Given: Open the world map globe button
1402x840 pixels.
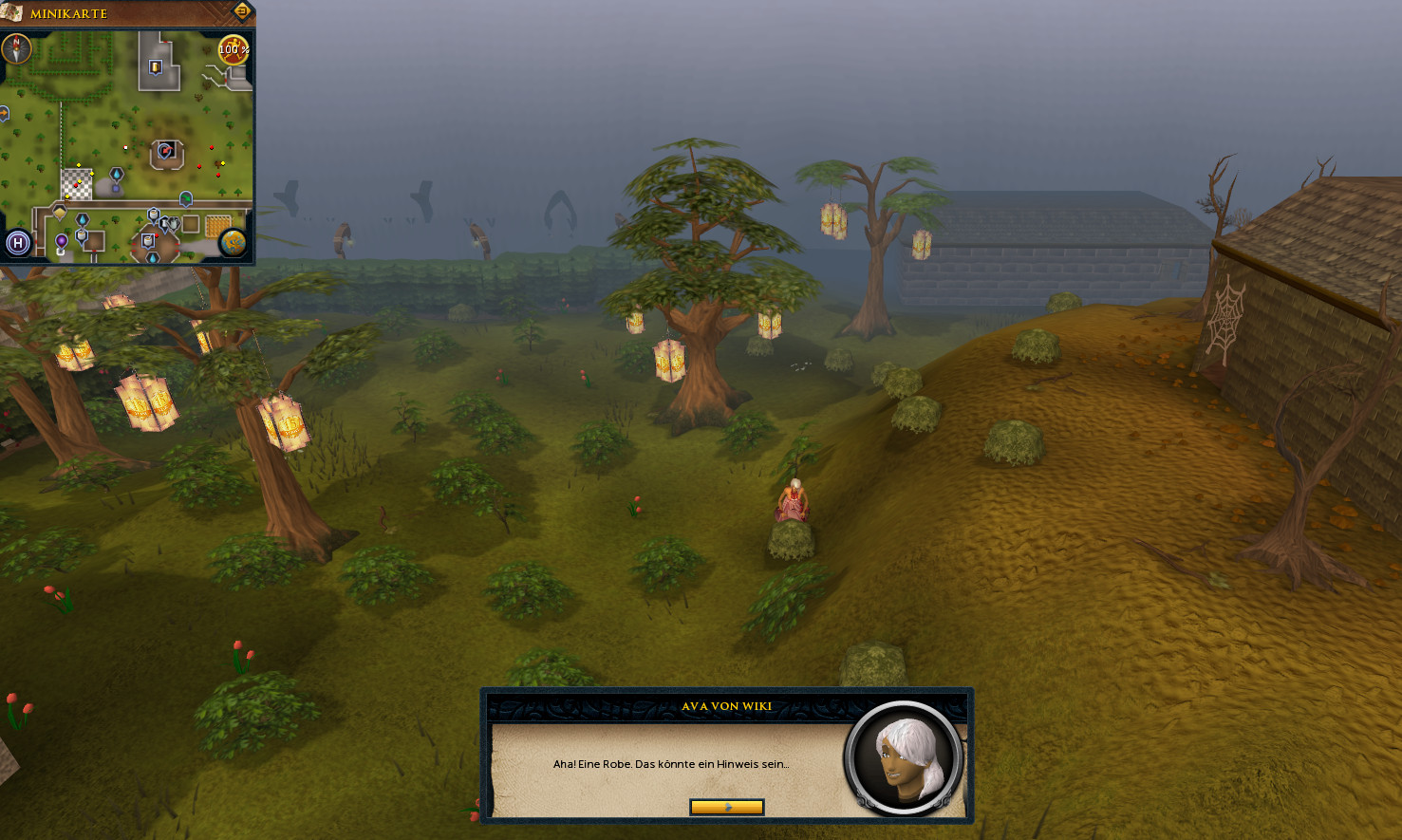Looking at the screenshot, I should [233, 243].
